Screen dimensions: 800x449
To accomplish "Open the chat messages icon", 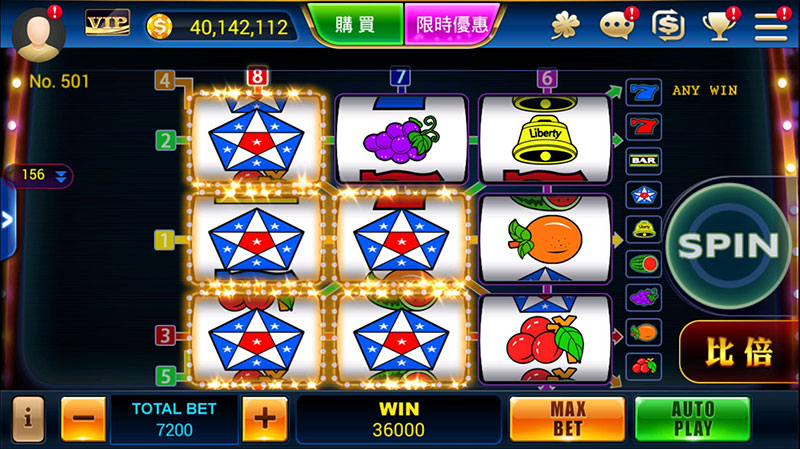I will 617,25.
